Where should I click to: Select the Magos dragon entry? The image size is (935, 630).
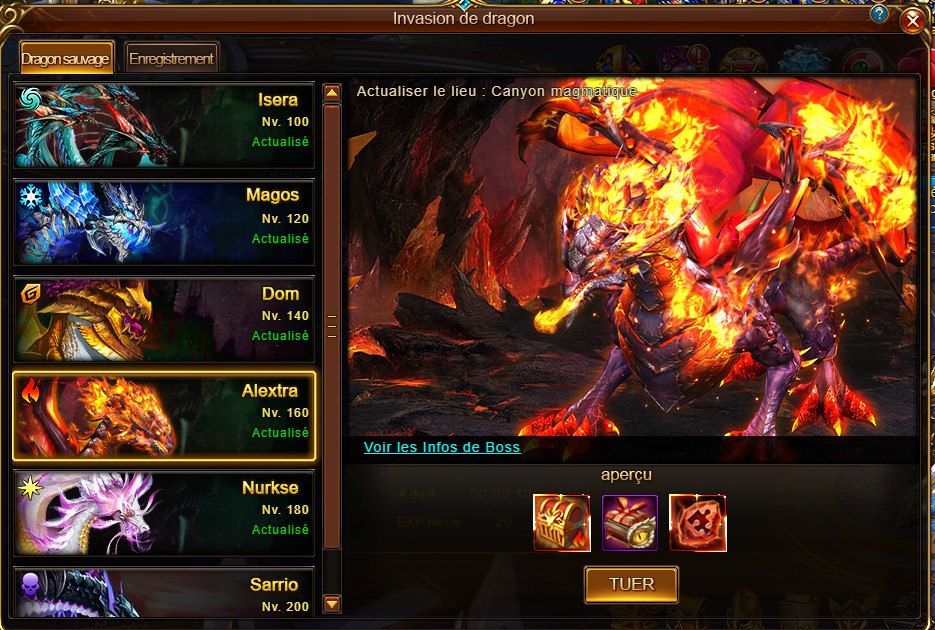(164, 221)
